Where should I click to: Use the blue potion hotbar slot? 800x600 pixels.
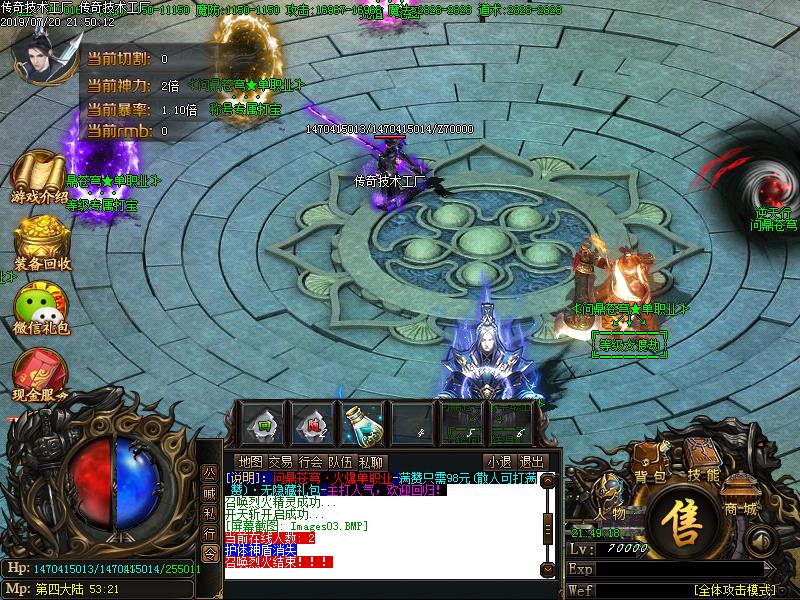(362, 424)
